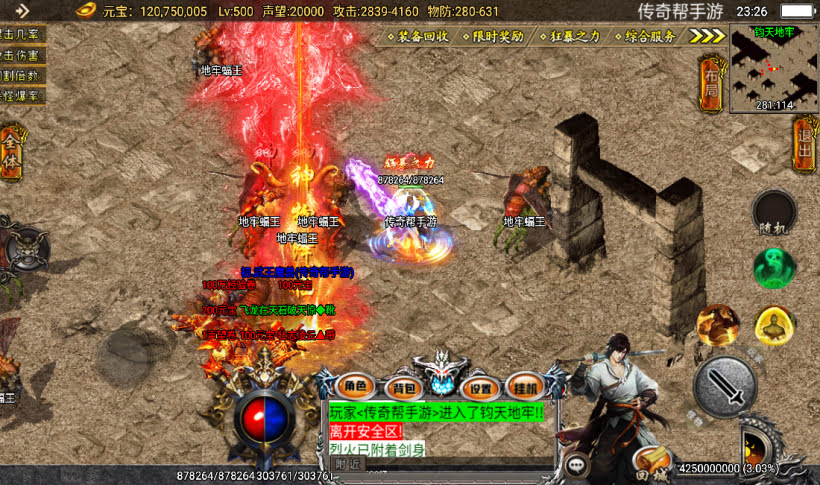Screen dimensions: 820x485
Task: Open the 角色 character panel
Action: [x=357, y=387]
